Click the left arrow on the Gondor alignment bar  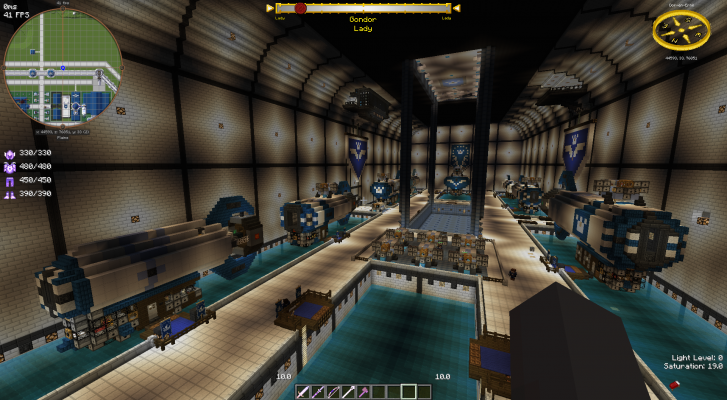tap(271, 8)
